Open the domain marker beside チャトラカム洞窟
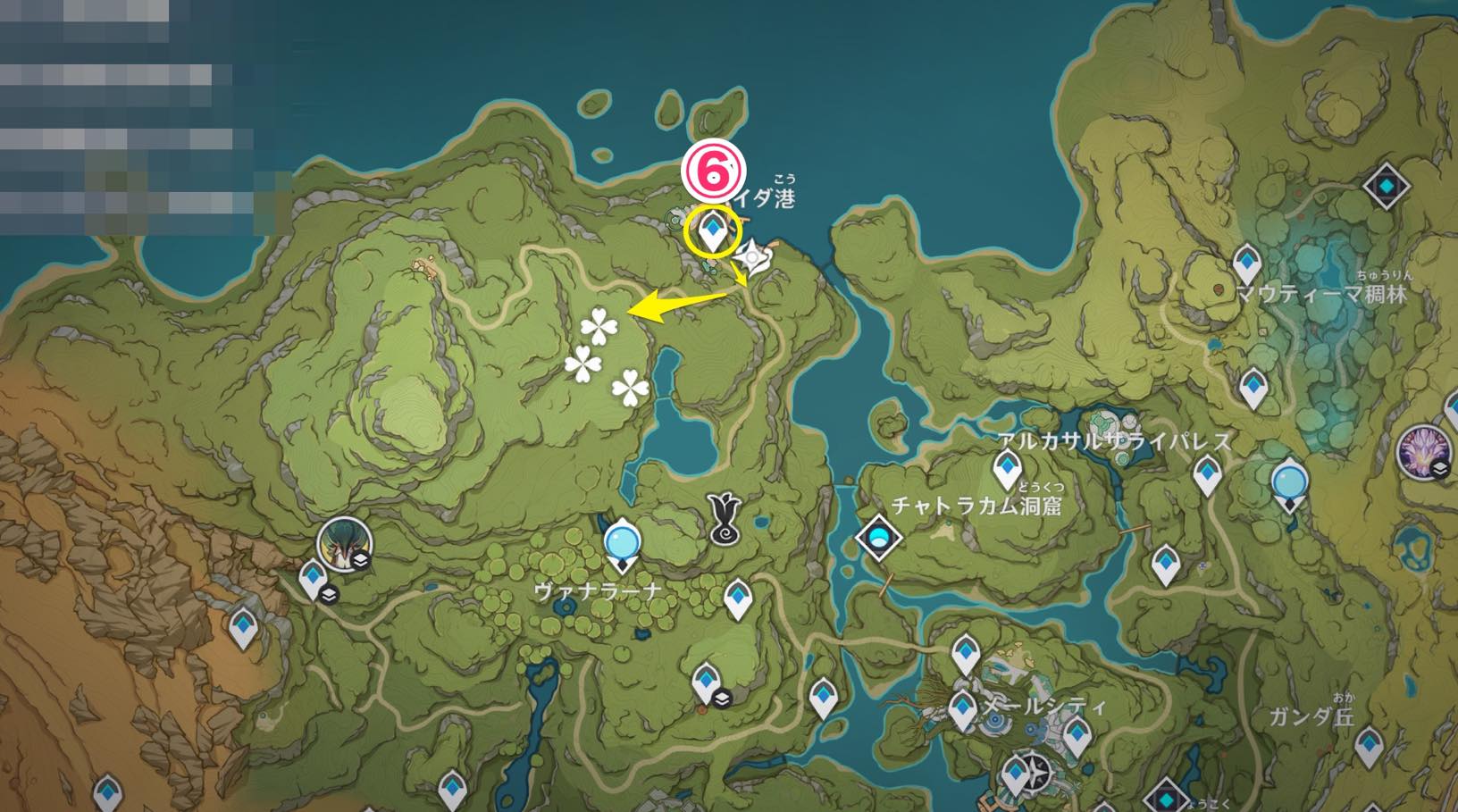The image size is (1458, 812). 878,538
